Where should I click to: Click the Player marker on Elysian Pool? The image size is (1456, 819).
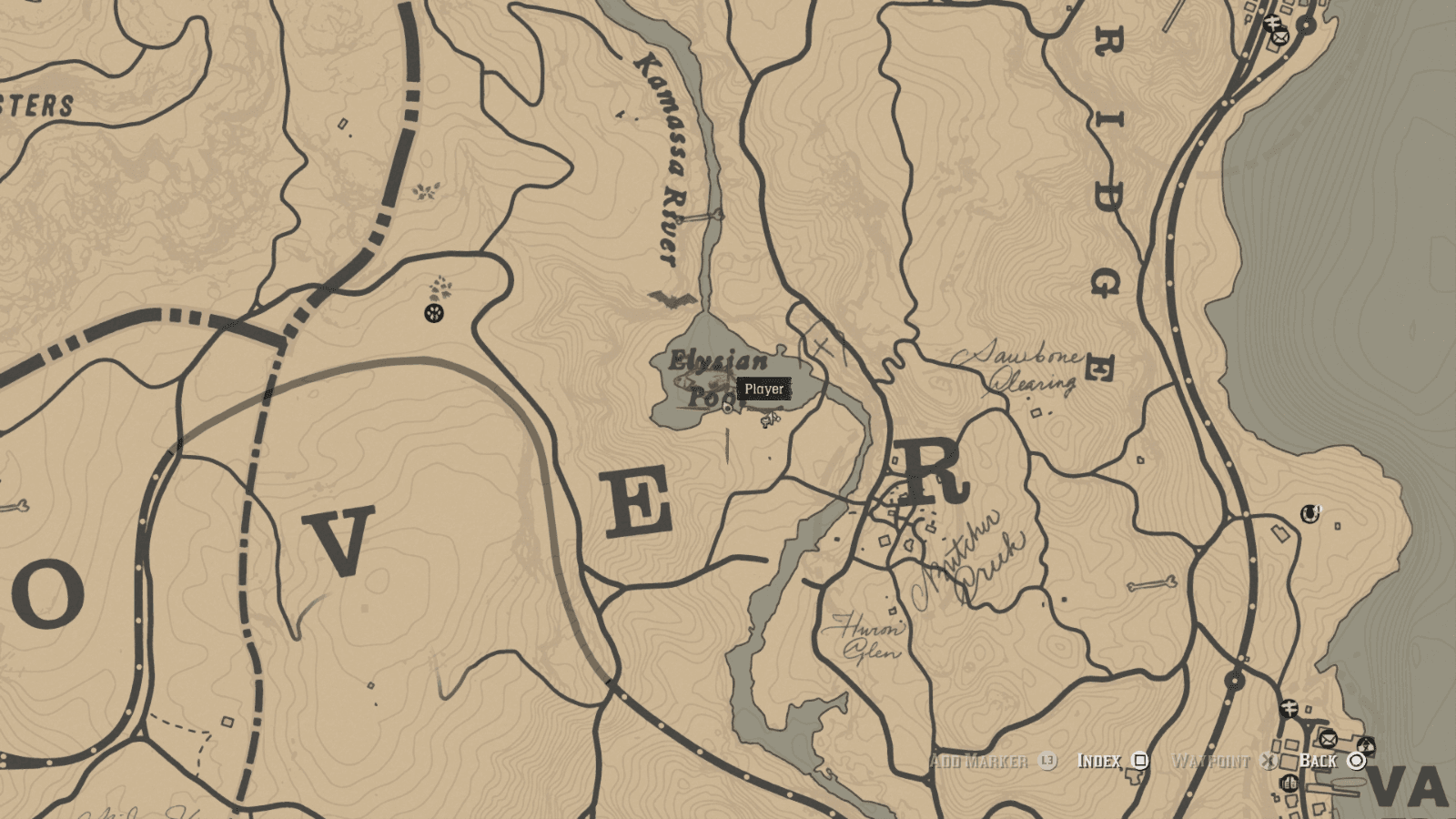point(763,389)
